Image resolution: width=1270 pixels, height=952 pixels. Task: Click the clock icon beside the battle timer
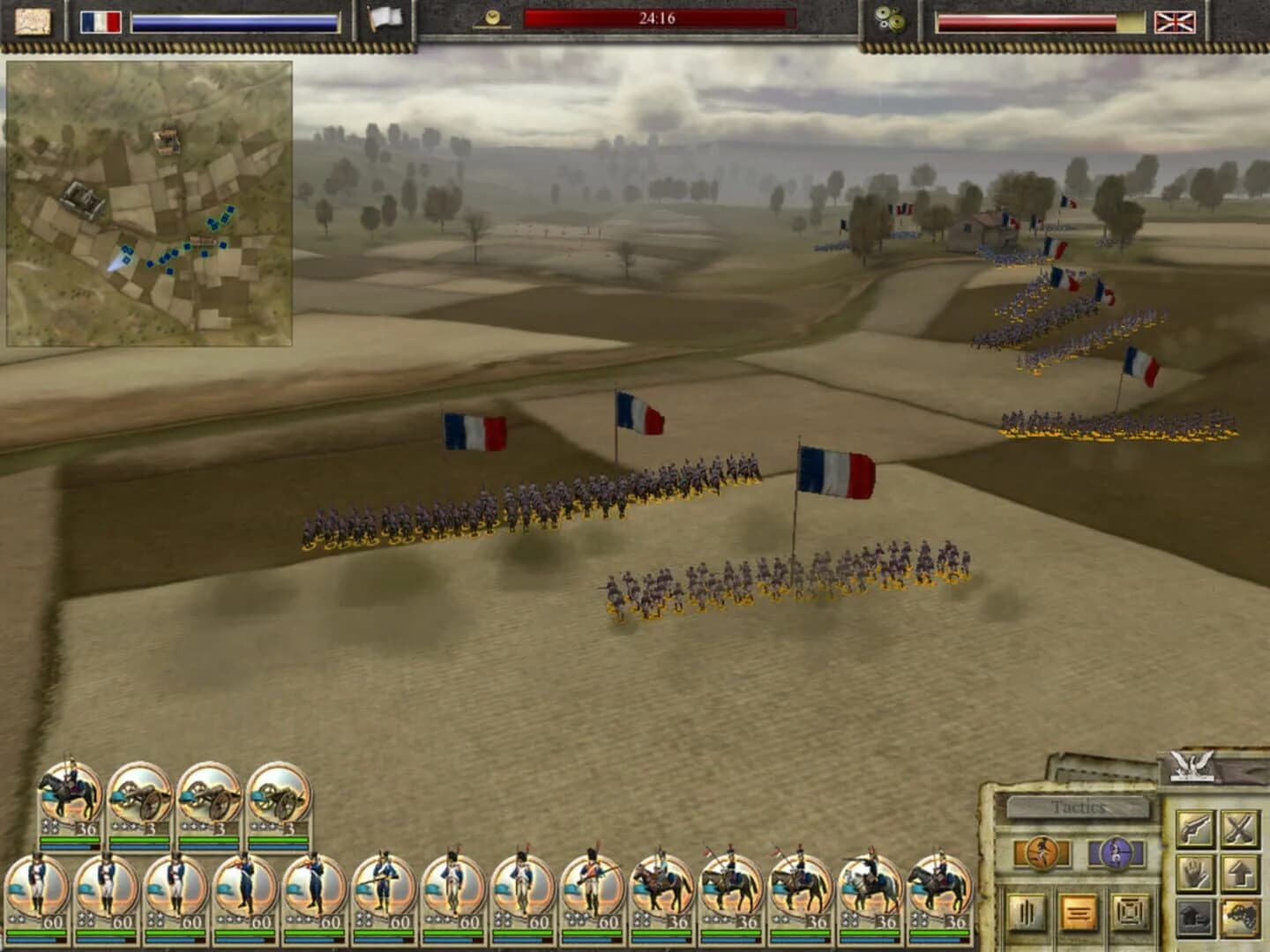tap(490, 16)
